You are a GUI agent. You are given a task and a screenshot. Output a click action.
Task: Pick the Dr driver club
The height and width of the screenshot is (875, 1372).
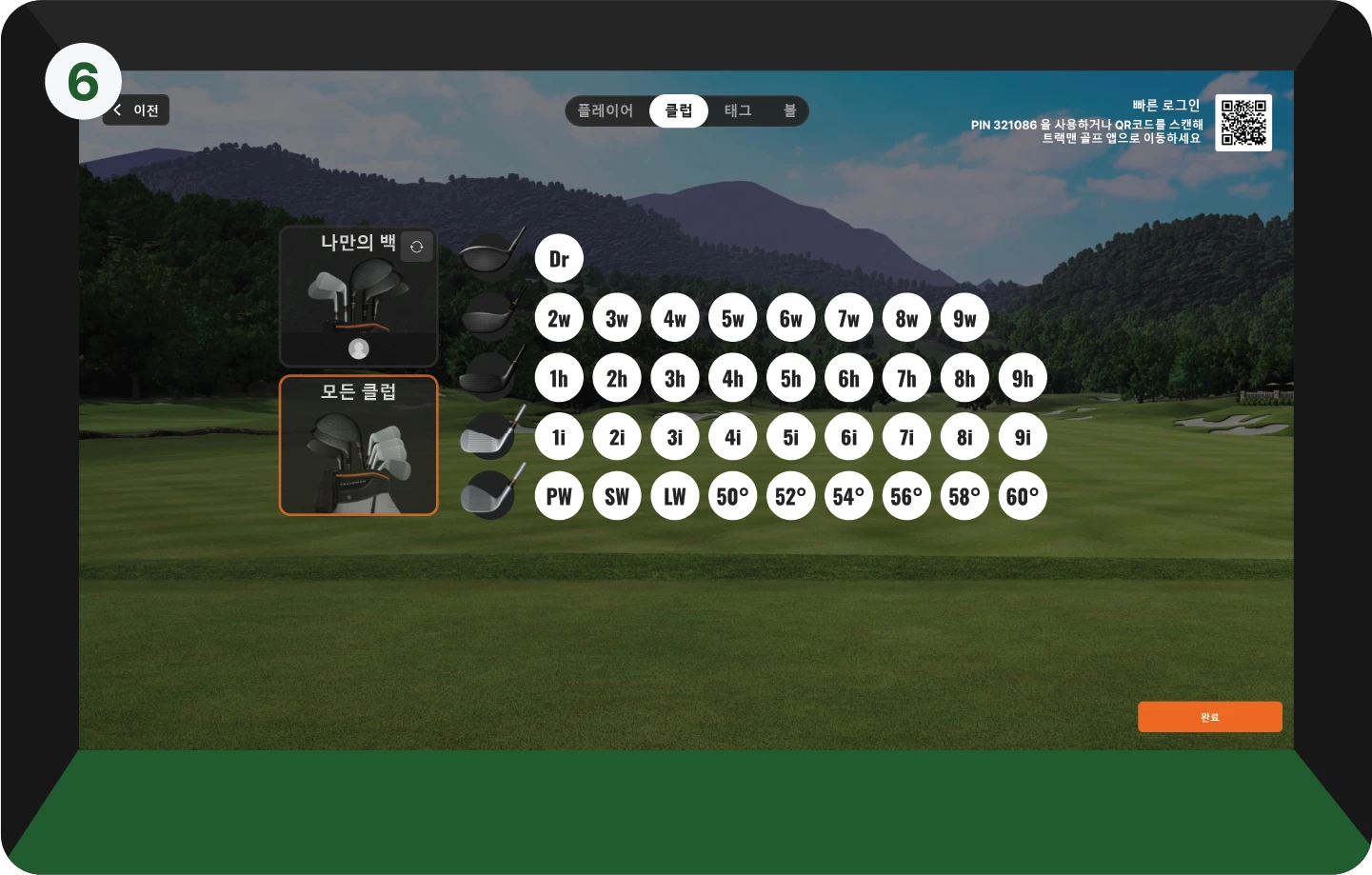(x=559, y=259)
